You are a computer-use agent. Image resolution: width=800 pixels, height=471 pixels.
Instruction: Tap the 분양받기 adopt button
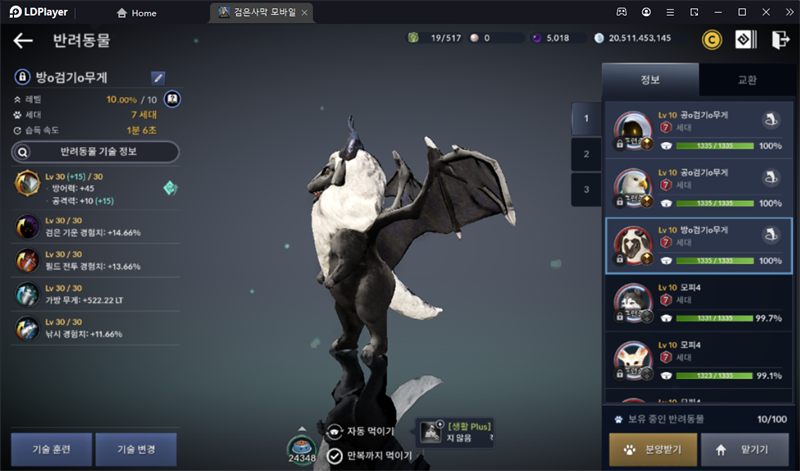(x=652, y=450)
